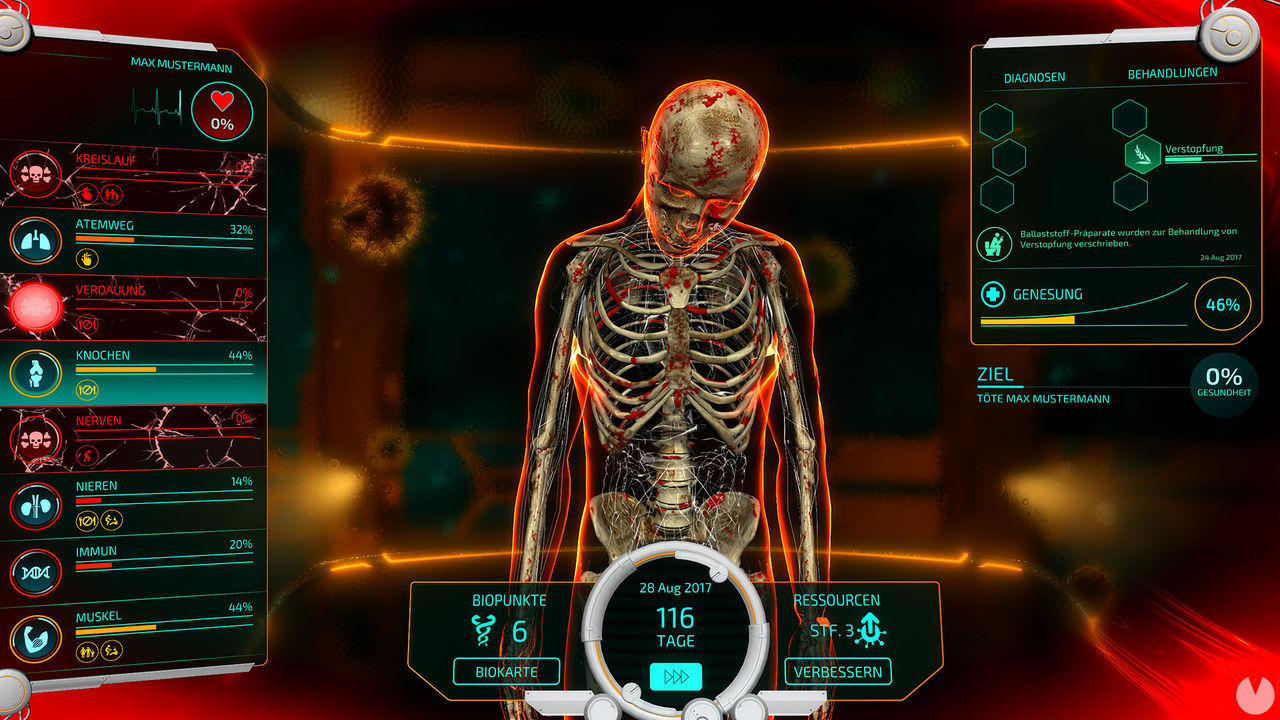The image size is (1280, 720).
Task: Switch to the Behandlungen tab
Action: [x=1172, y=73]
